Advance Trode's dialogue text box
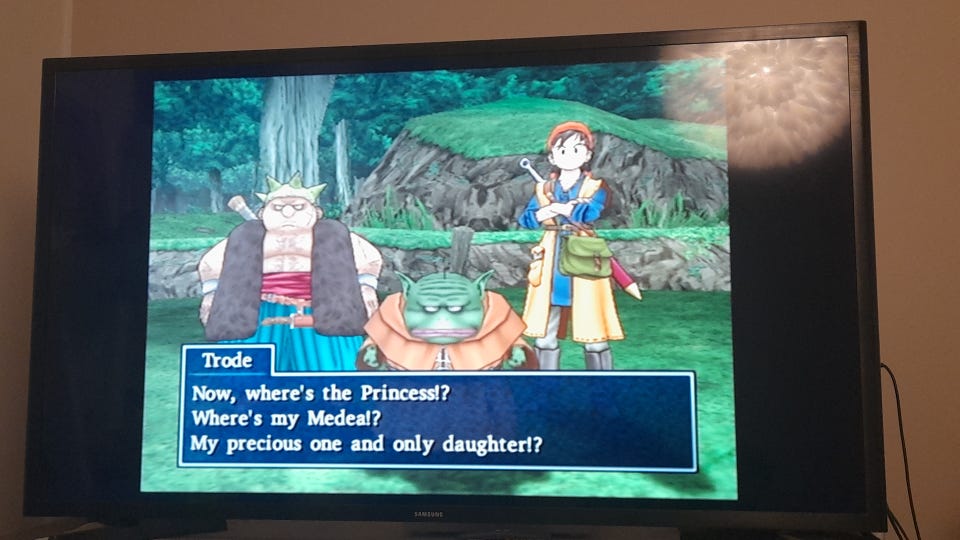Image resolution: width=960 pixels, height=540 pixels. click(x=437, y=419)
